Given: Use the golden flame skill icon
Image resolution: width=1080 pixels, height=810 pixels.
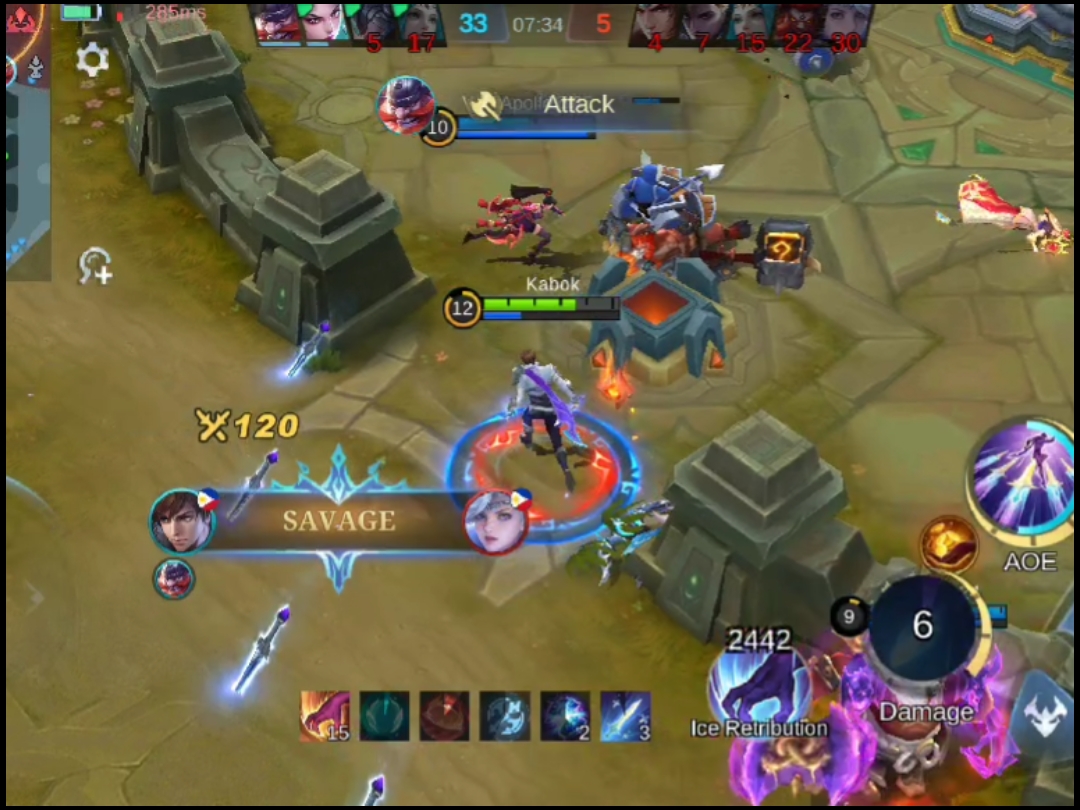Looking at the screenshot, I should click(948, 544).
